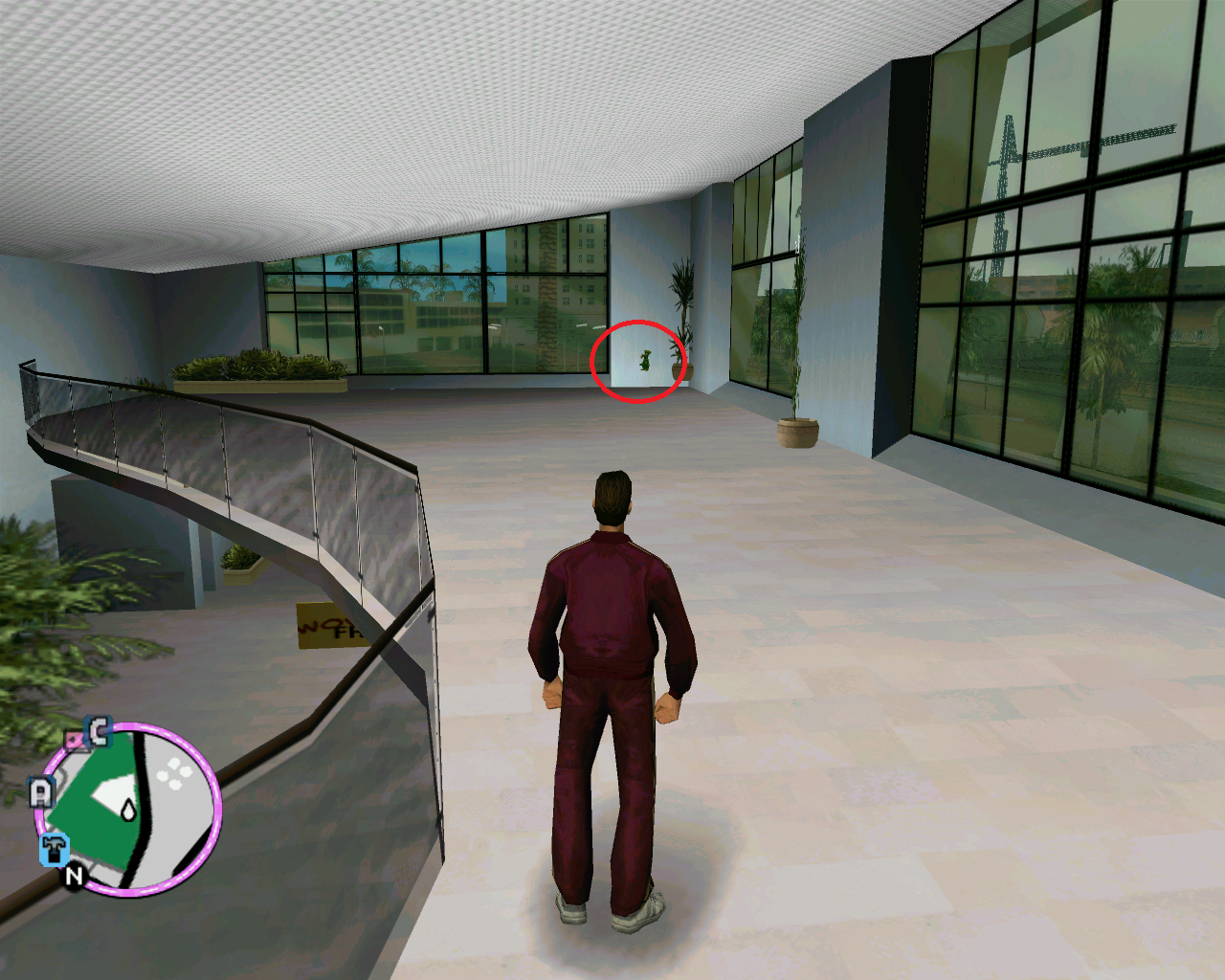Select the letter A blip on the radar
The height and width of the screenshot is (980, 1225).
[40, 792]
